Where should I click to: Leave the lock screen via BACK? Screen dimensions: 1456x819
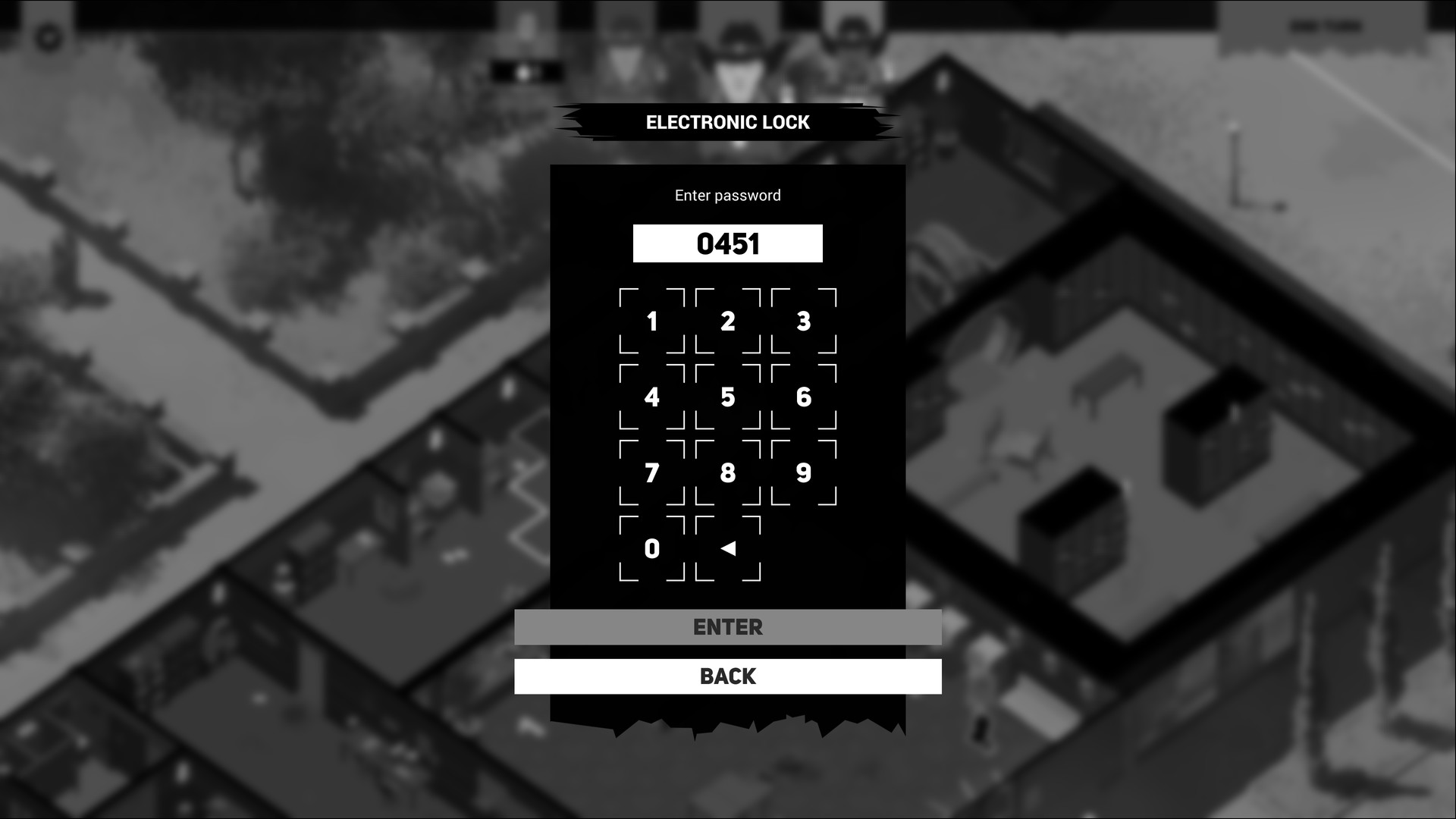[727, 676]
